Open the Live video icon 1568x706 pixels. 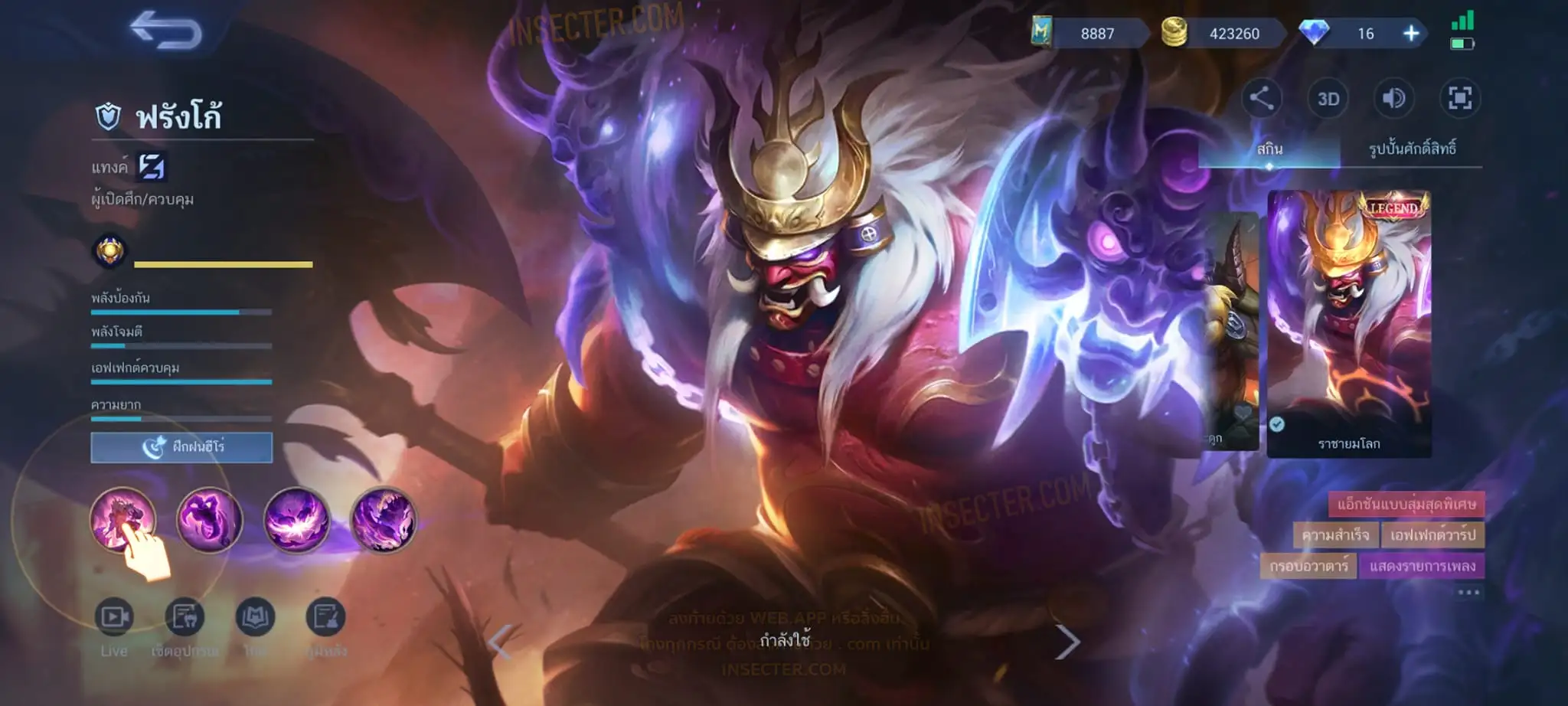[x=114, y=617]
